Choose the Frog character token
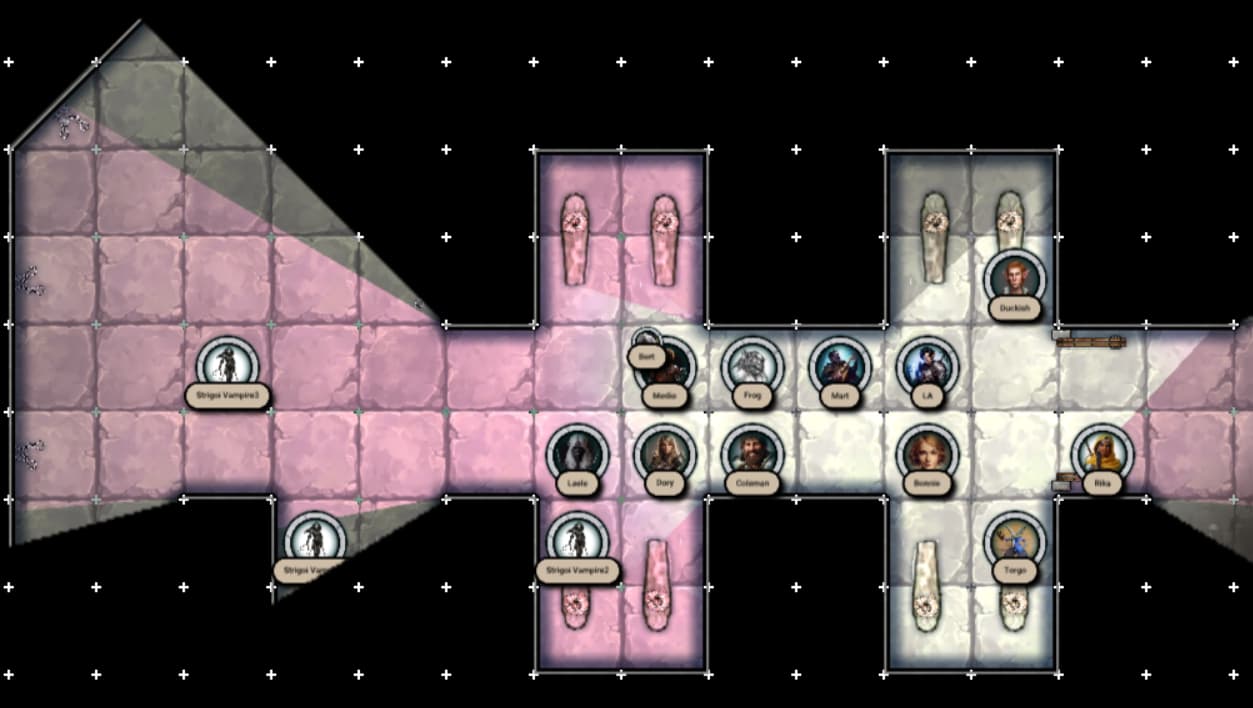The width and height of the screenshot is (1253, 708). (752, 366)
